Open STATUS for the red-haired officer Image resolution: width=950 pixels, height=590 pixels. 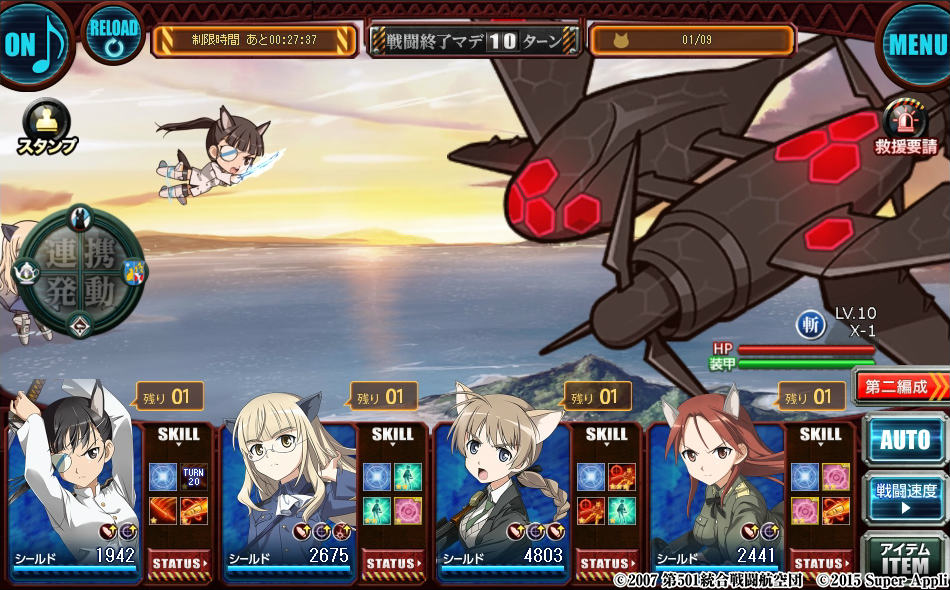[x=822, y=564]
